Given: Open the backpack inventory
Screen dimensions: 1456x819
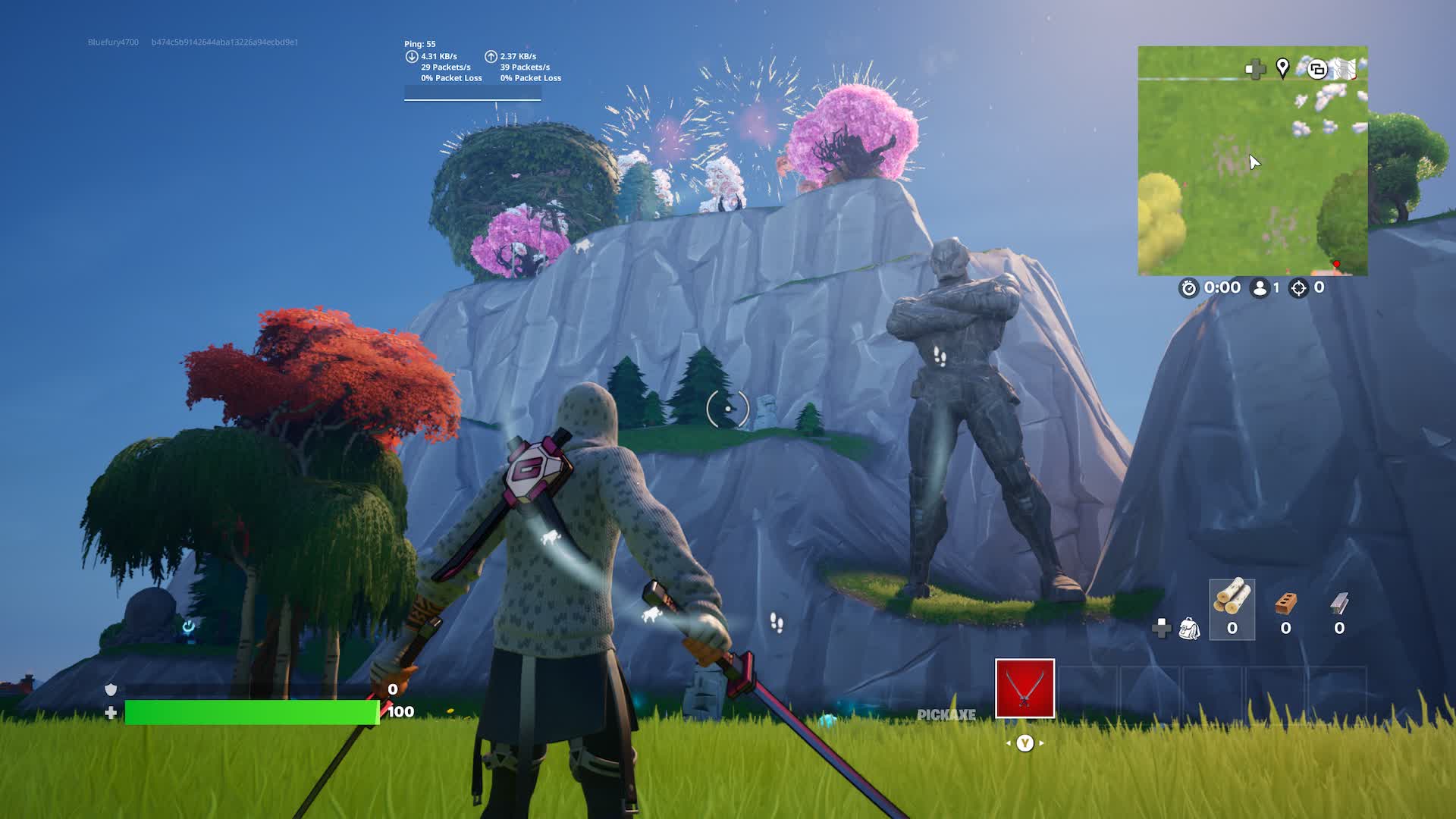Looking at the screenshot, I should point(1189,629).
